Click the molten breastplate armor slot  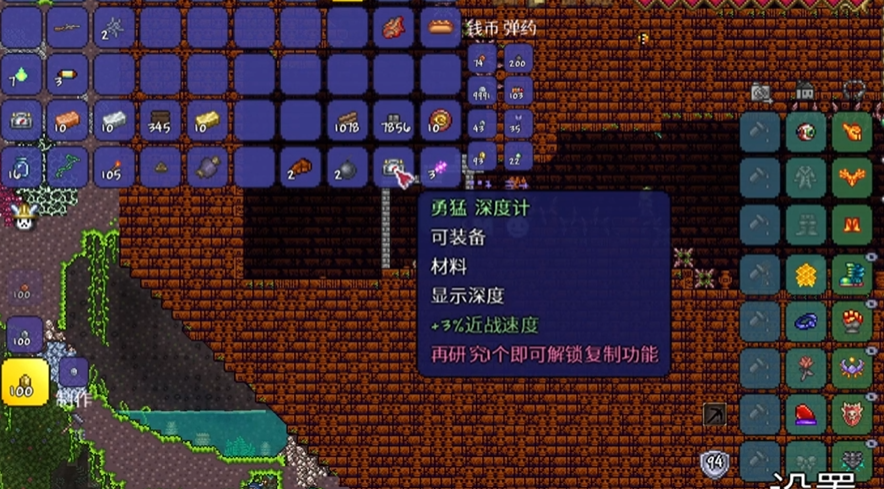point(852,179)
